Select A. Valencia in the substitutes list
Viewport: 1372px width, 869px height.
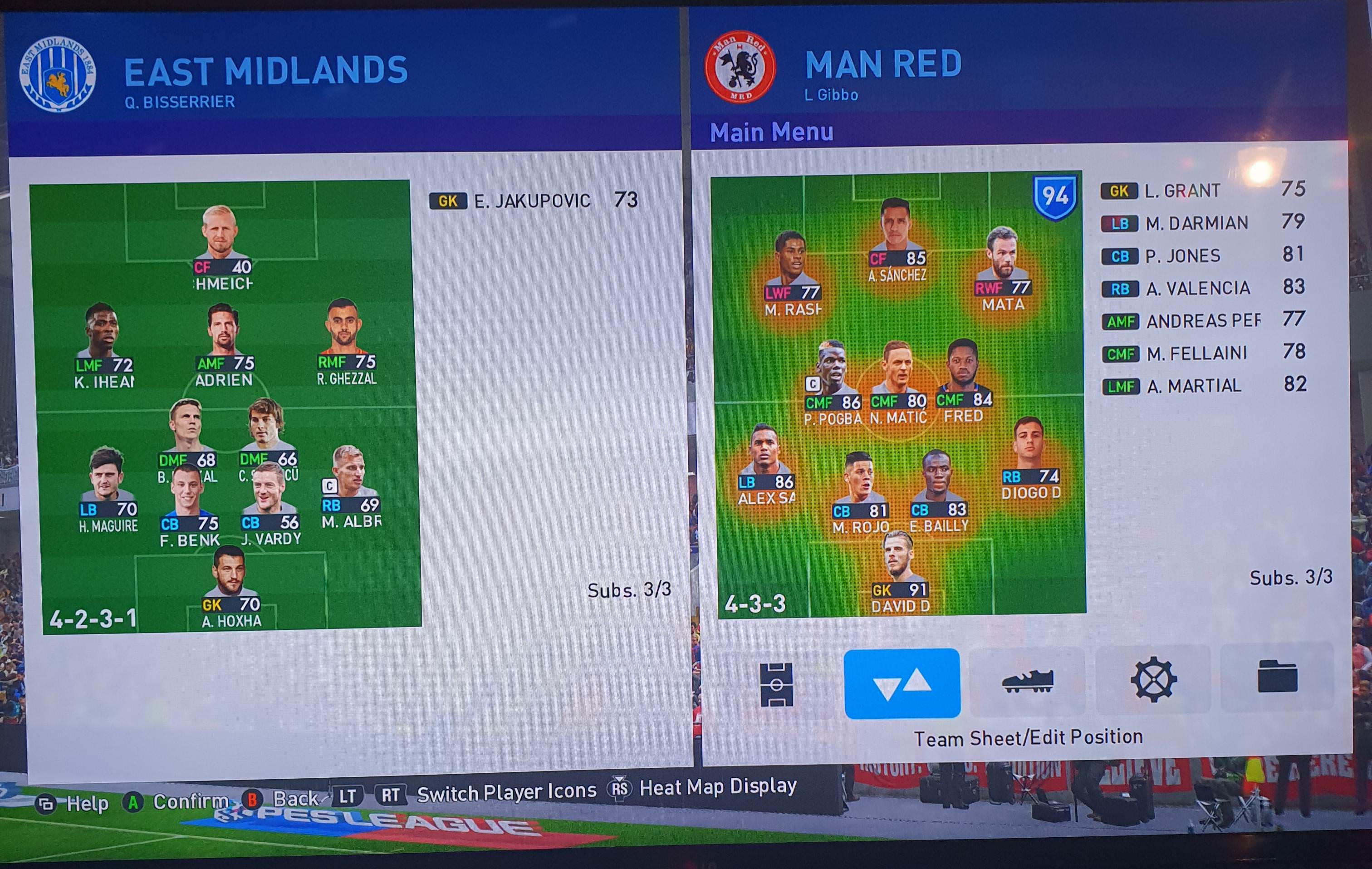1202,288
